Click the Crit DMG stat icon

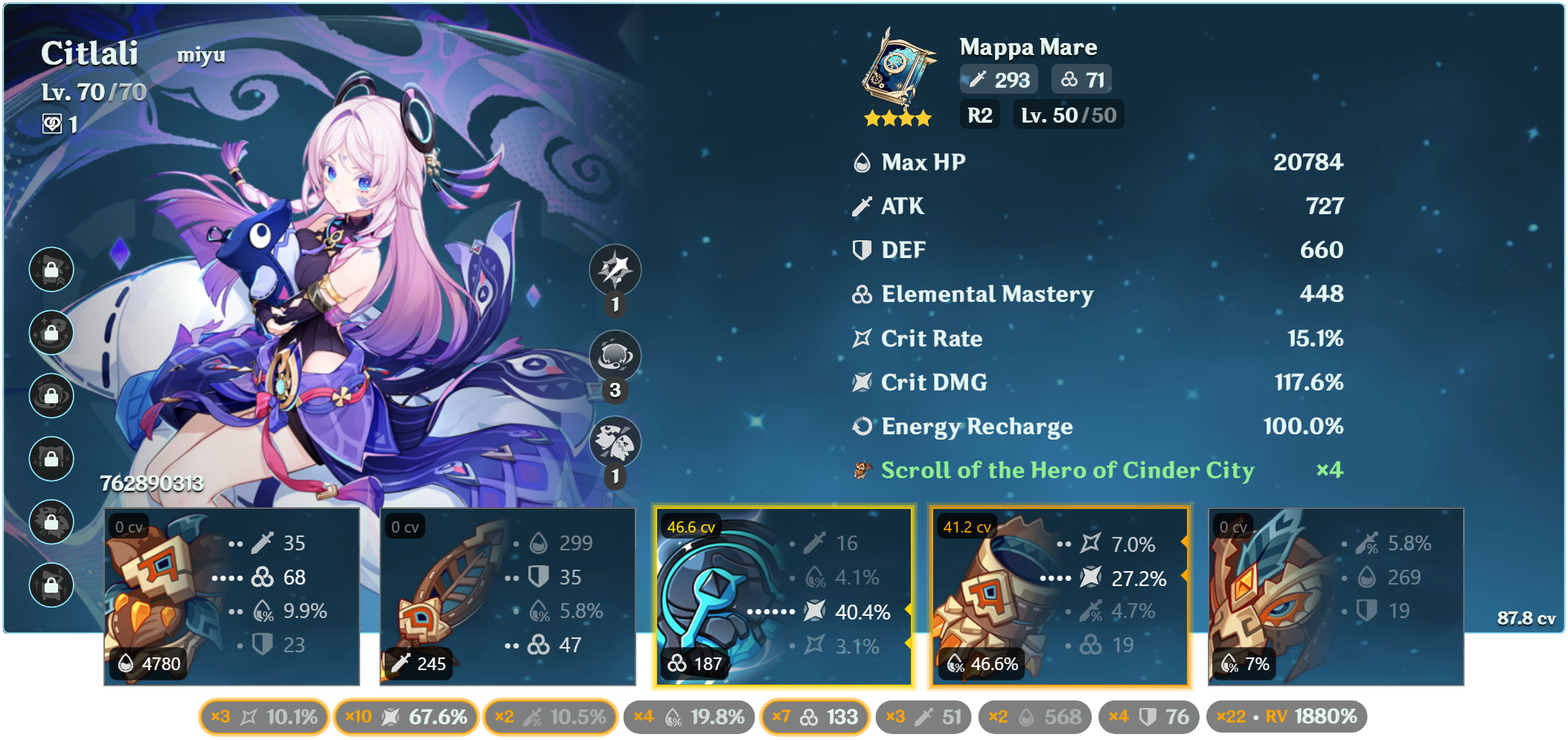pyautogui.click(x=861, y=382)
